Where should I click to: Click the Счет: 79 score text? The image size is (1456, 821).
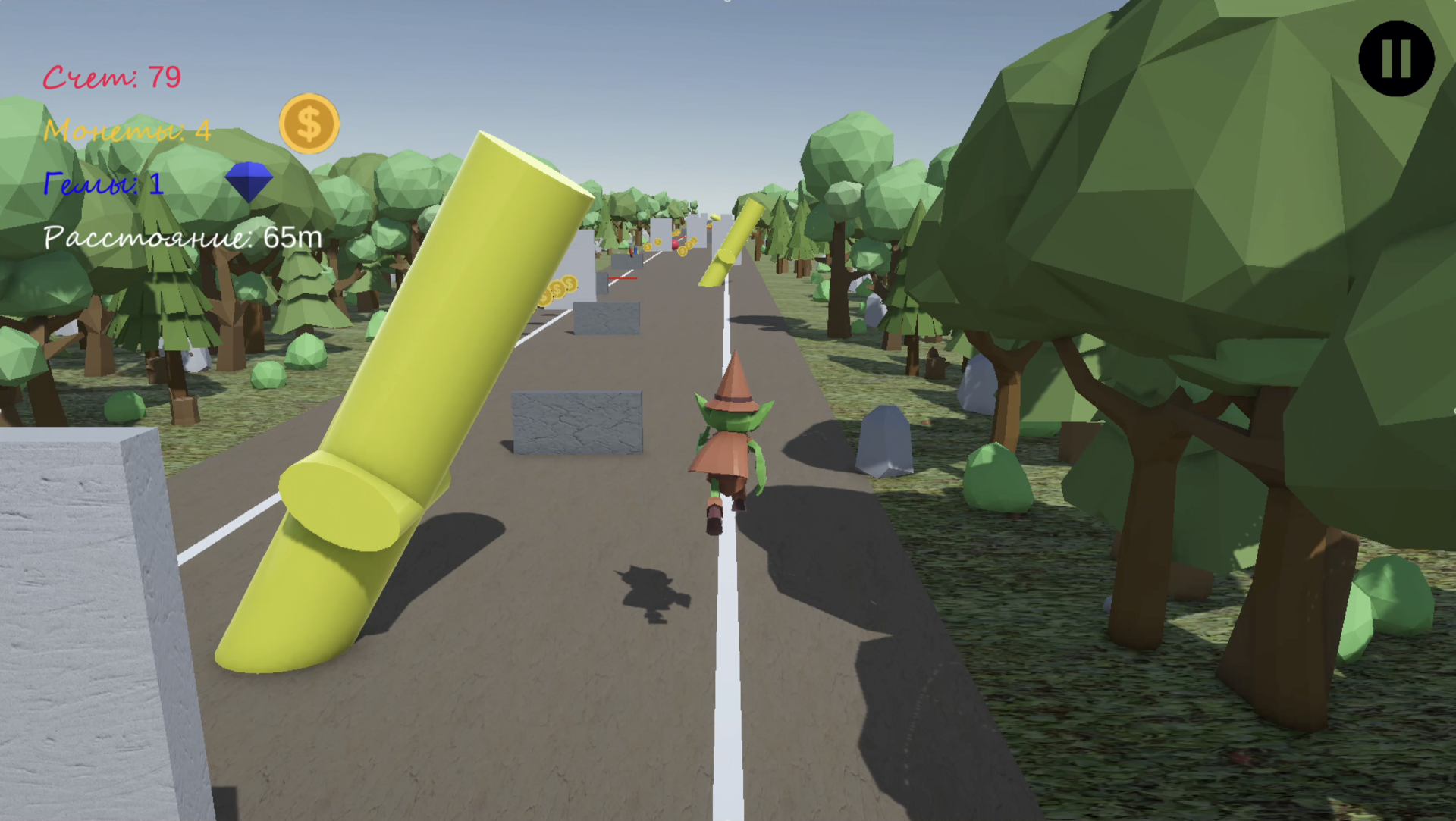point(112,76)
